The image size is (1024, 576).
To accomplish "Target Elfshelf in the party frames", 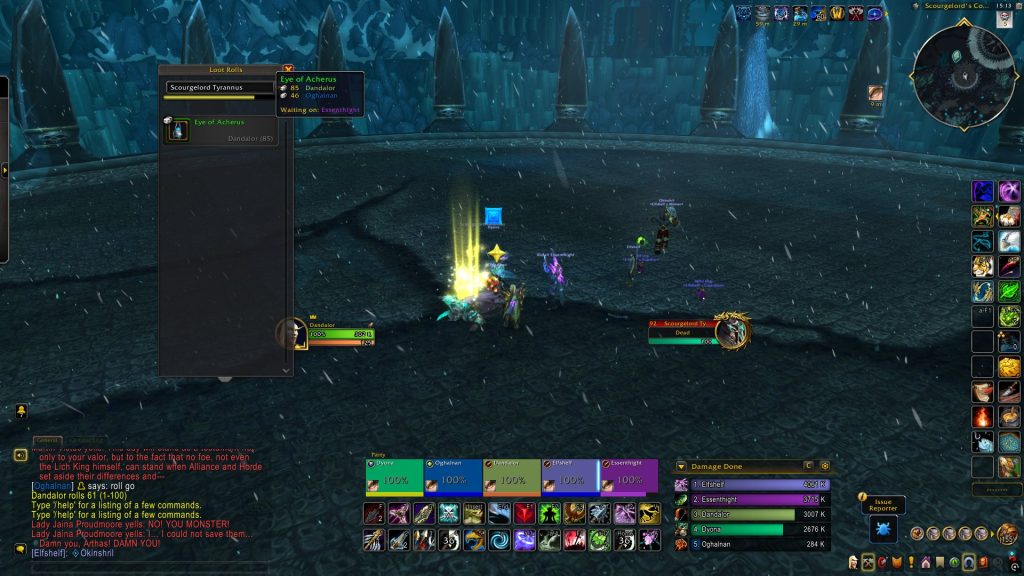I will point(570,477).
